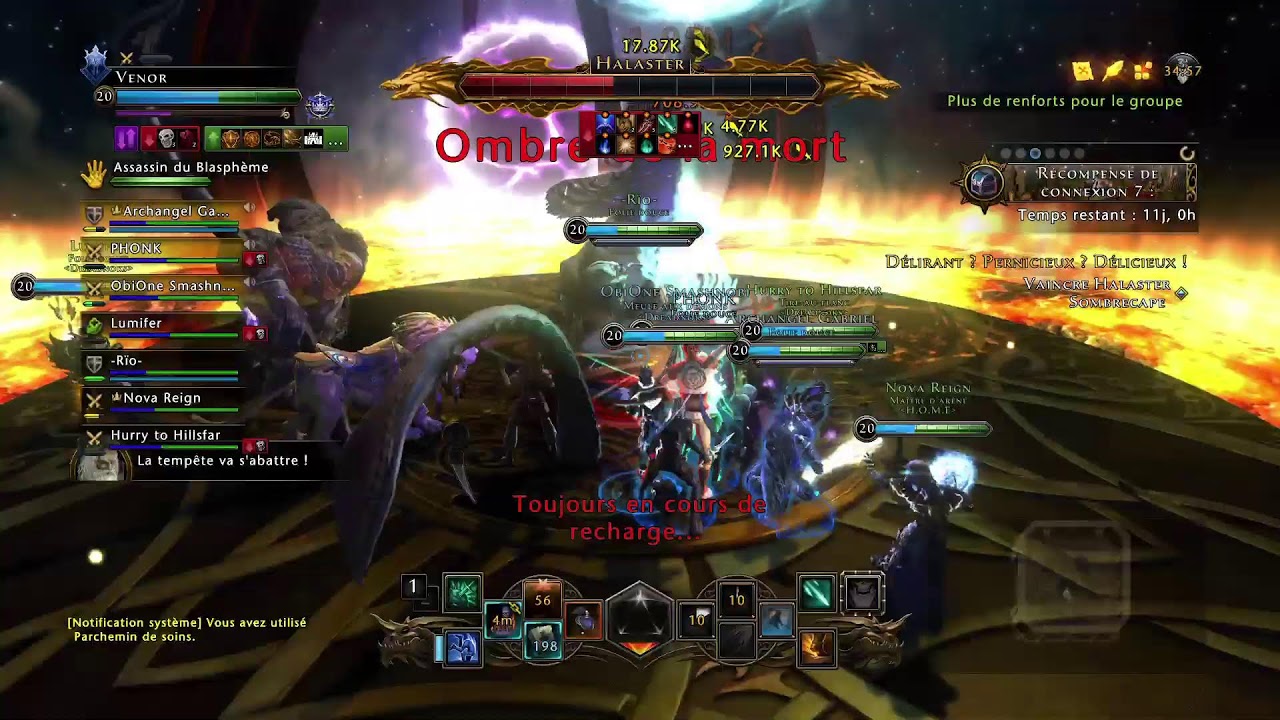Open the Récompense de connexion banner
1280x720 pixels.
pyautogui.click(x=1098, y=183)
